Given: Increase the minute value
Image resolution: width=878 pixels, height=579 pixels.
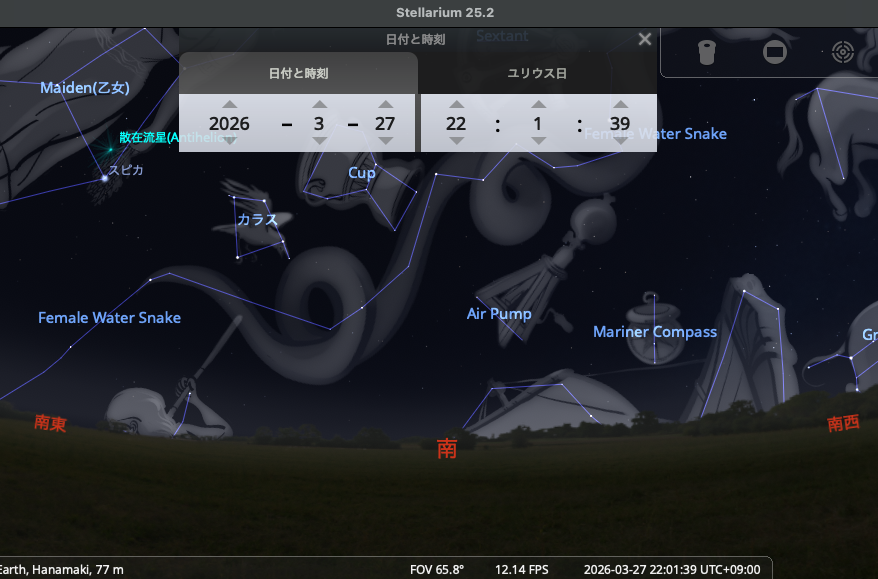Looking at the screenshot, I should pyautogui.click(x=539, y=104).
